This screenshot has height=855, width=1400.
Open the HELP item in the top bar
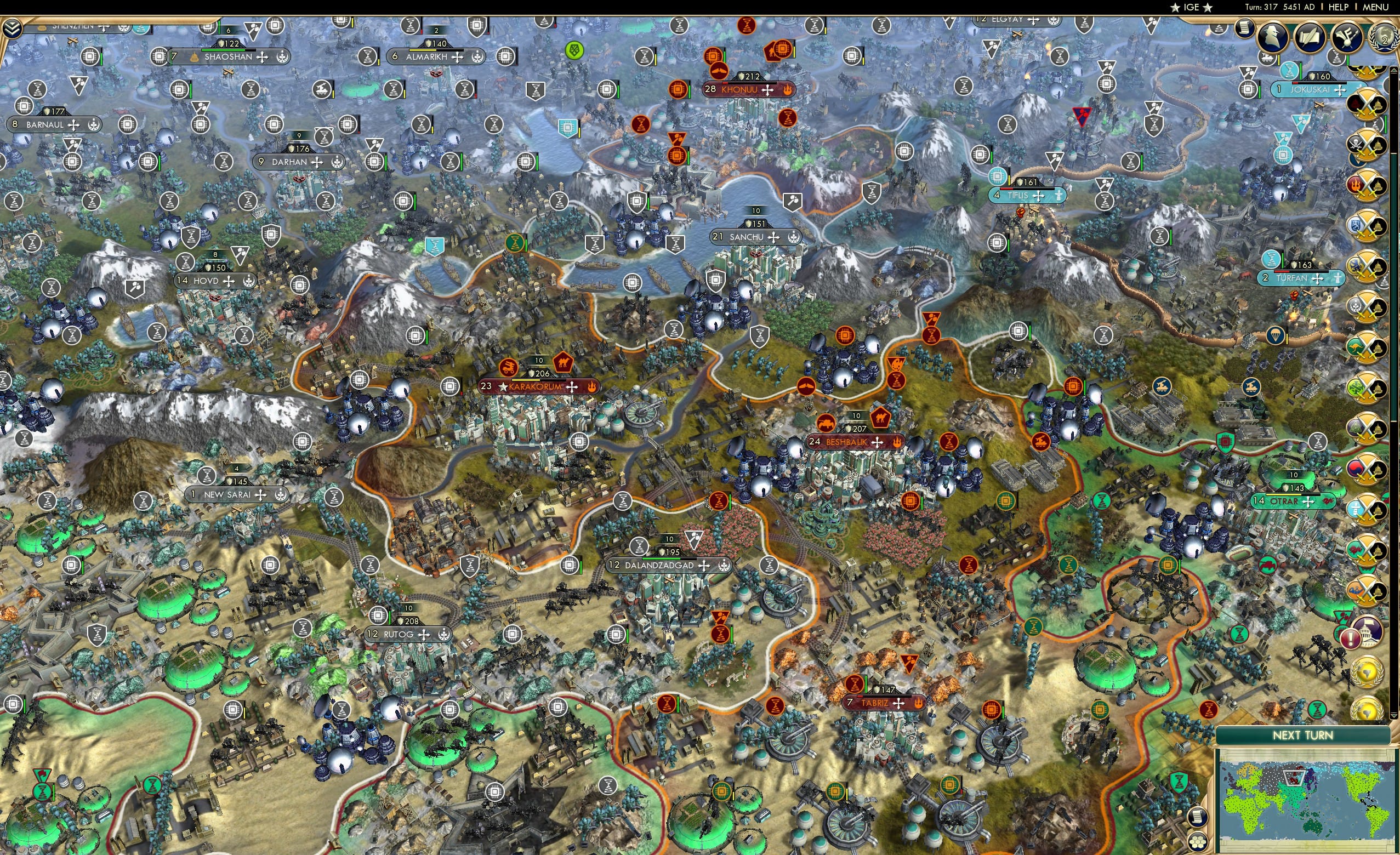pos(1339,7)
